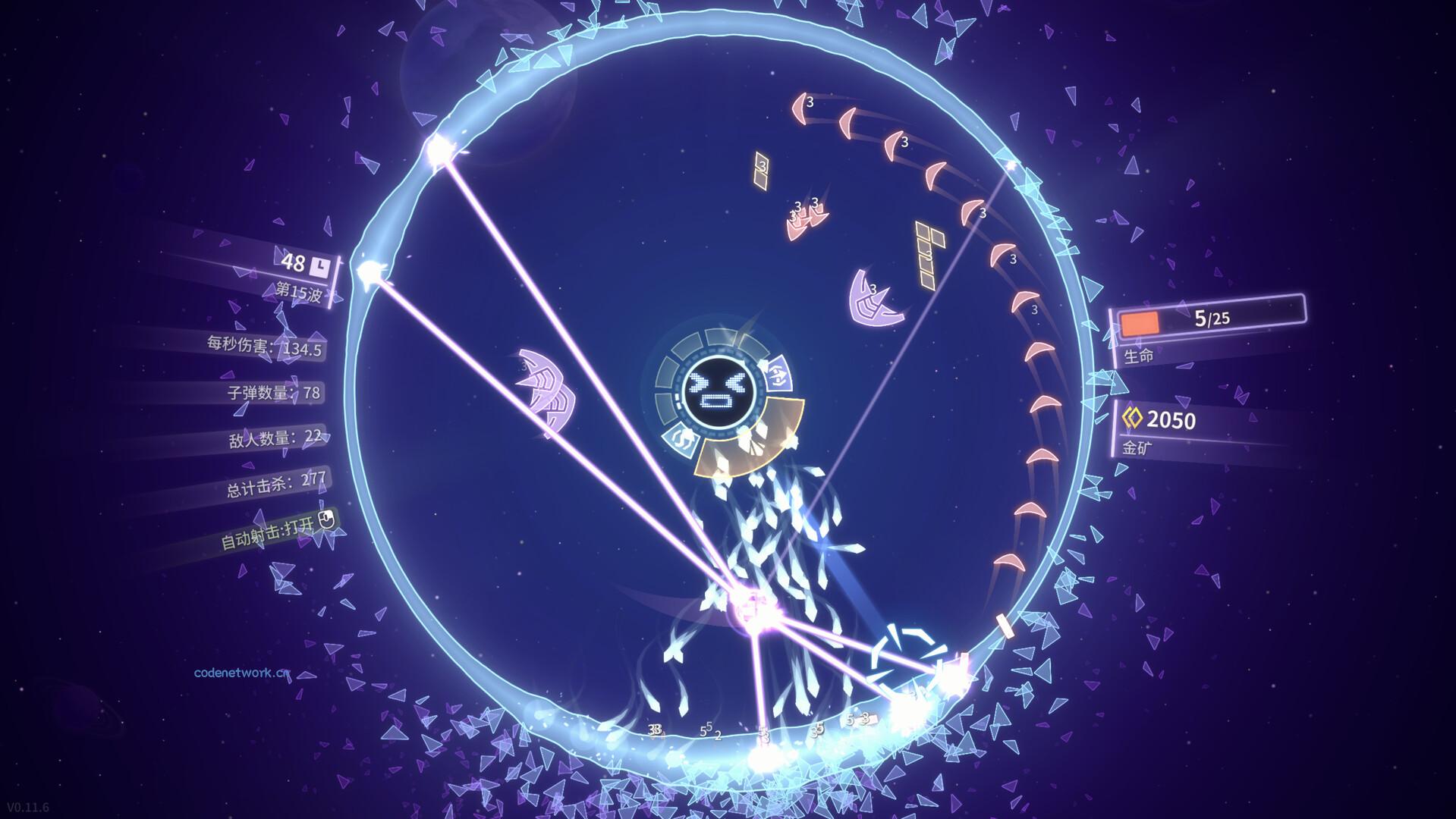
Task: Expand the 第15波 wave info panel
Action: click(301, 290)
